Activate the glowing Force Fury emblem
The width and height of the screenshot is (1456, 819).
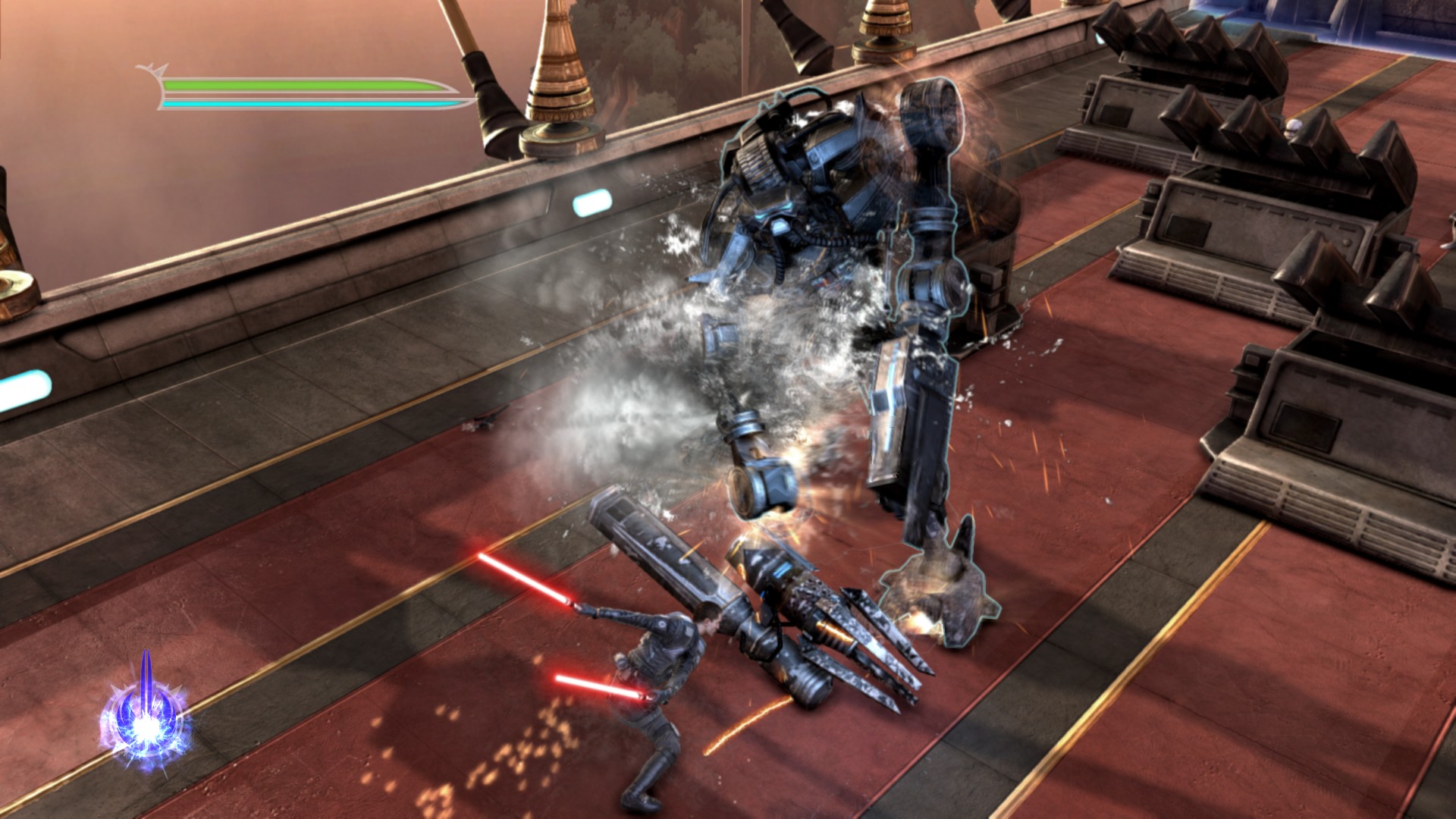[145, 717]
